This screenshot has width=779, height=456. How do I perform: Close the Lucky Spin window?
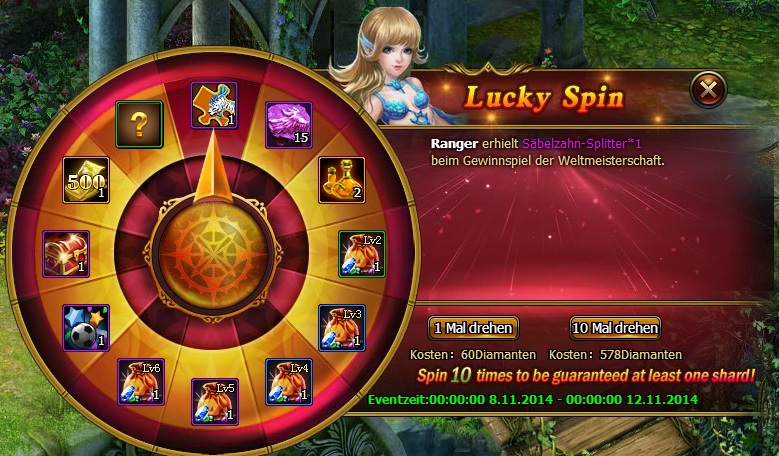point(708,91)
